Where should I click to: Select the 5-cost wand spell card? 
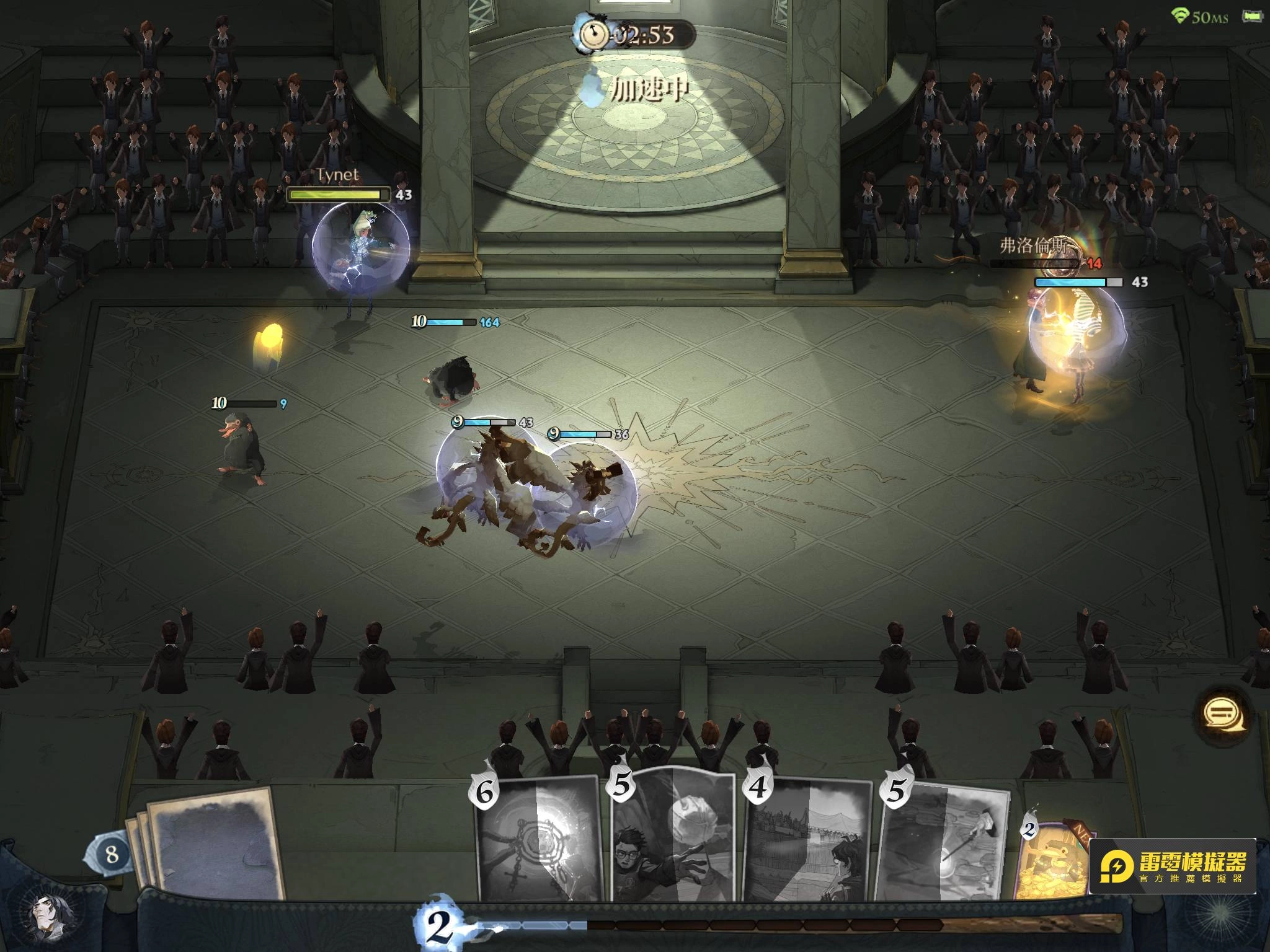(x=943, y=843)
